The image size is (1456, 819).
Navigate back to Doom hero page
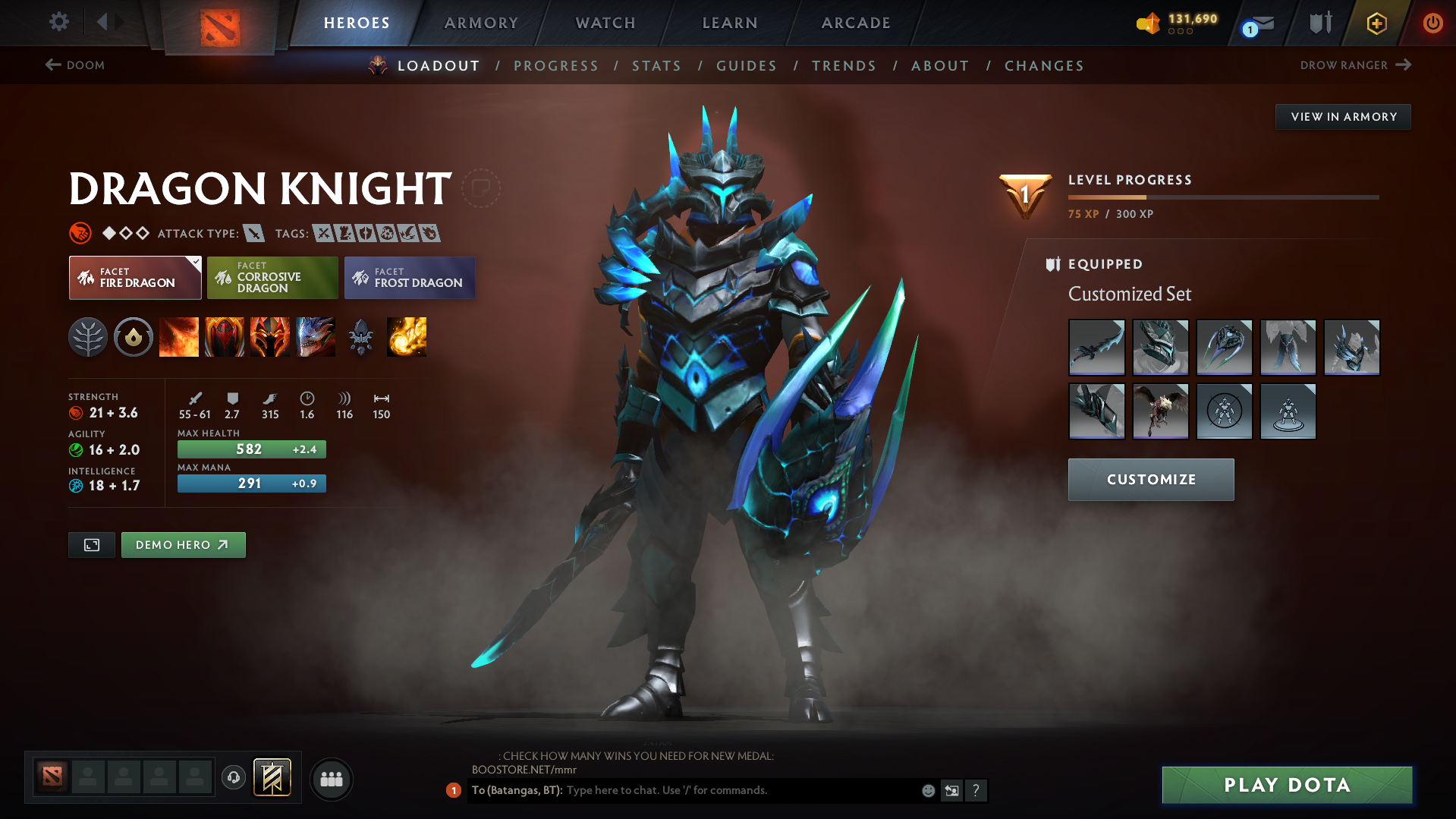click(x=74, y=65)
